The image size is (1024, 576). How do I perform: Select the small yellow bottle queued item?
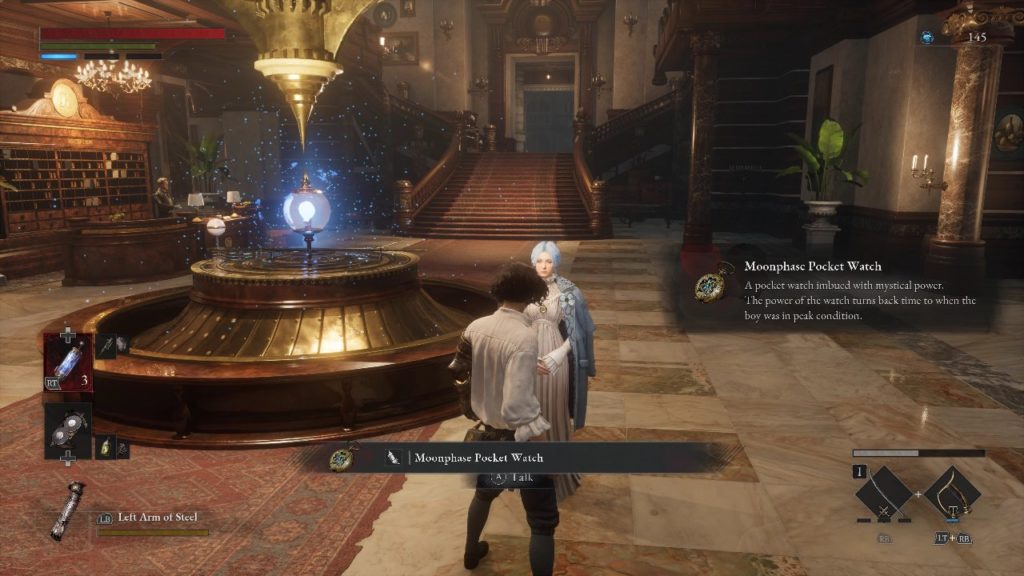click(107, 446)
